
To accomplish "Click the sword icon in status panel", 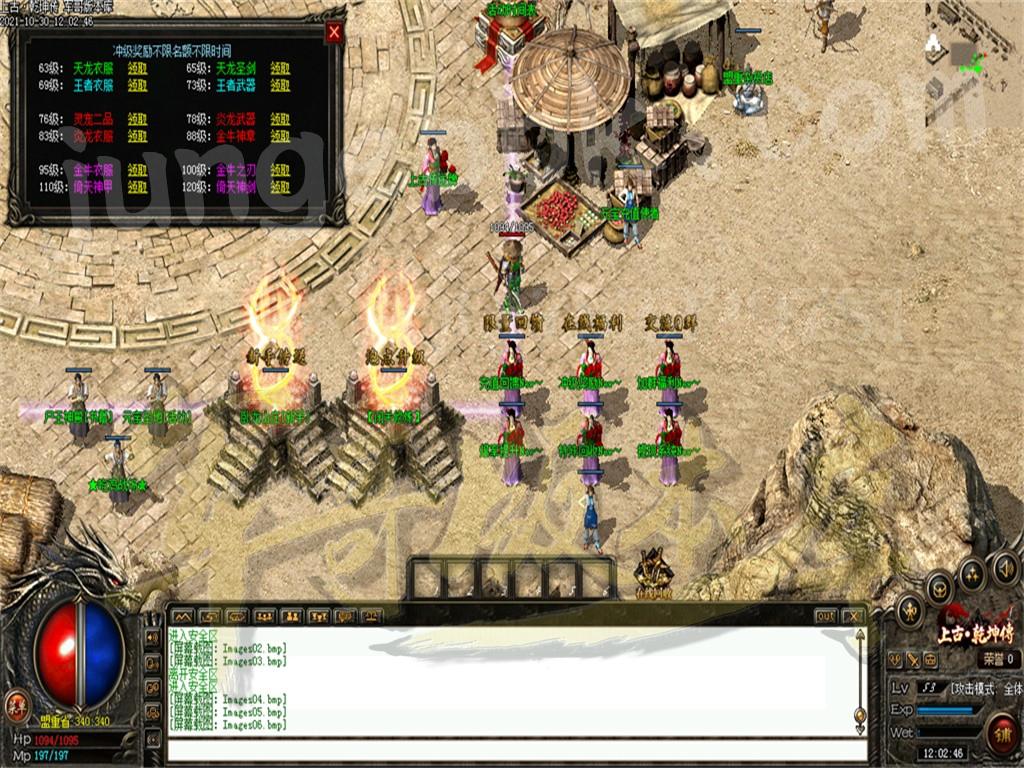I will click(x=911, y=659).
